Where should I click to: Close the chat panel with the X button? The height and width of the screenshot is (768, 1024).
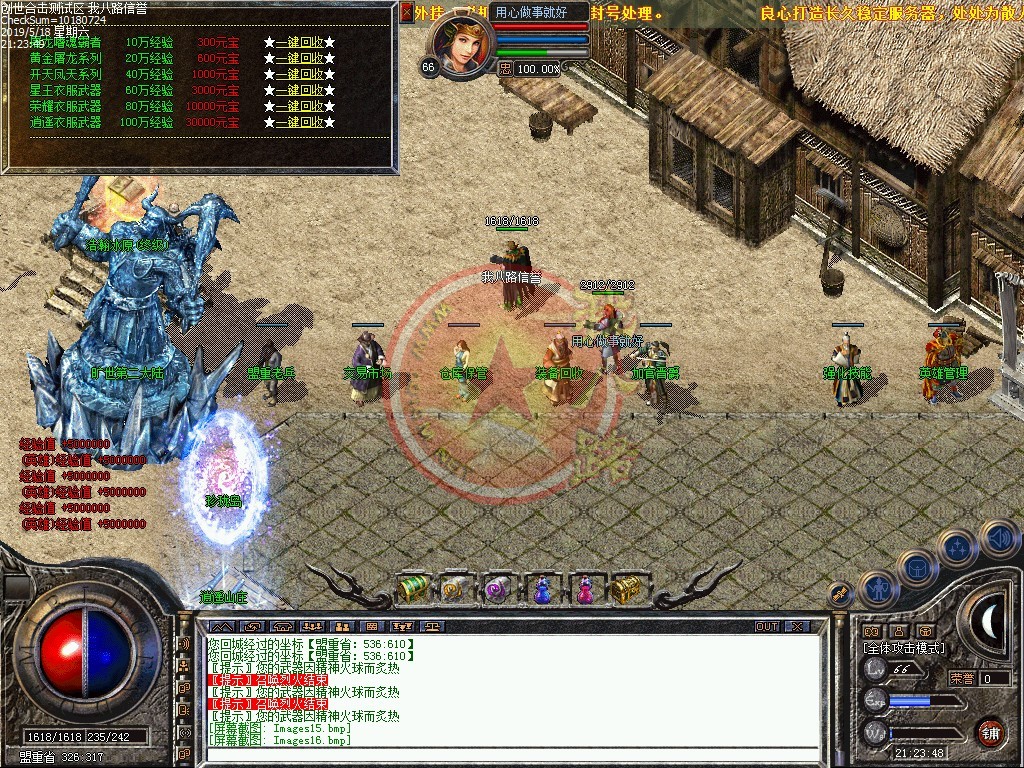[797, 627]
